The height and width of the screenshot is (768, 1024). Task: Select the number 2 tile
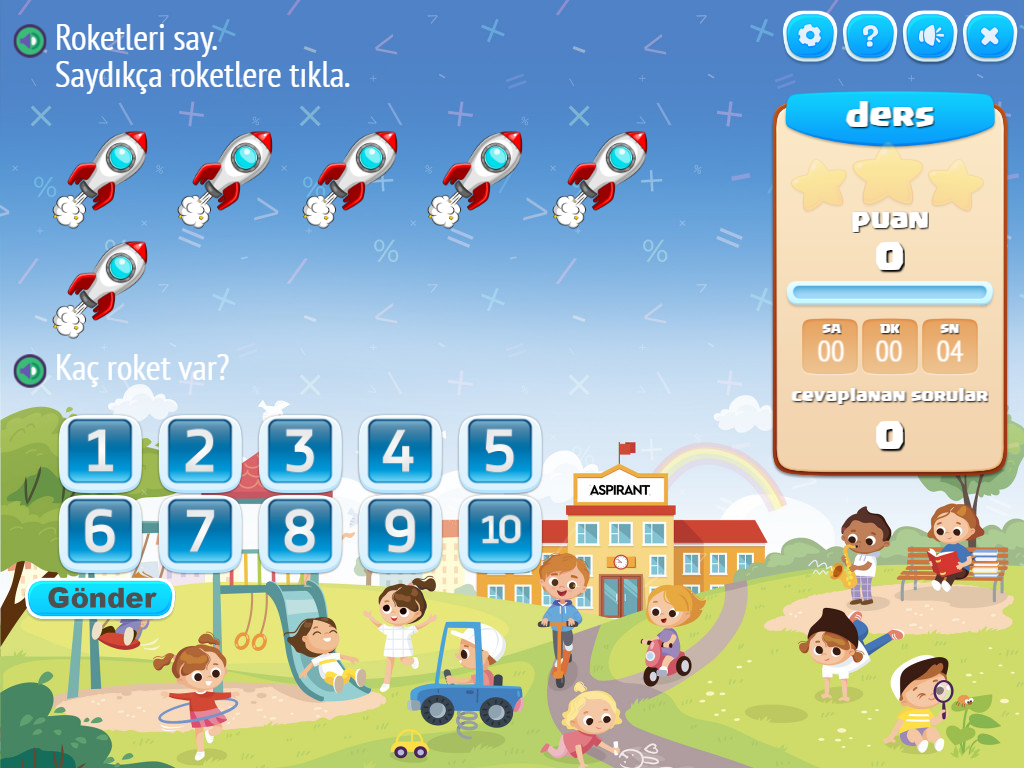[x=200, y=453]
